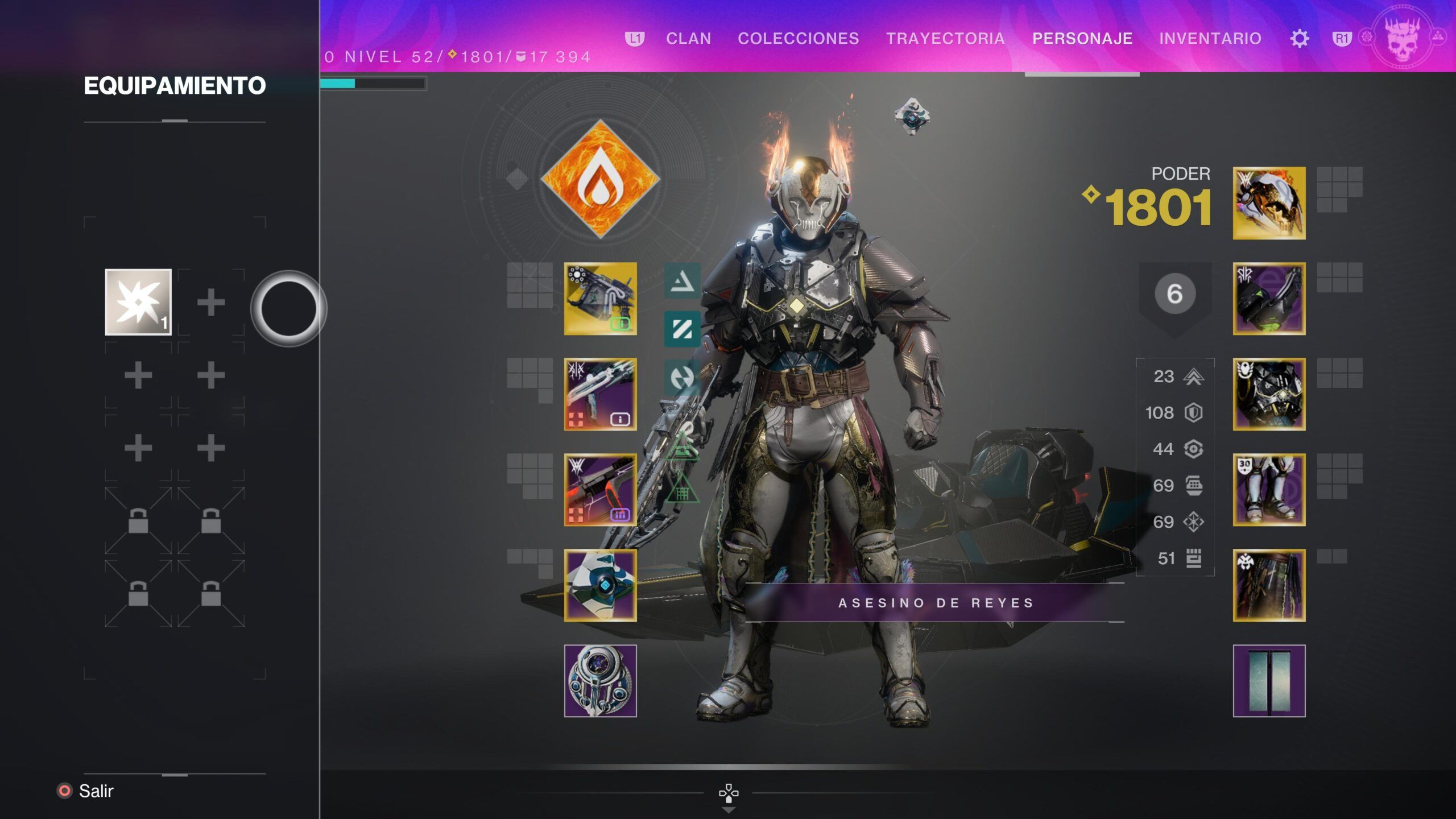Screen dimensions: 1456x819
Task: Open the equipped leg armor slot
Action: [1269, 490]
